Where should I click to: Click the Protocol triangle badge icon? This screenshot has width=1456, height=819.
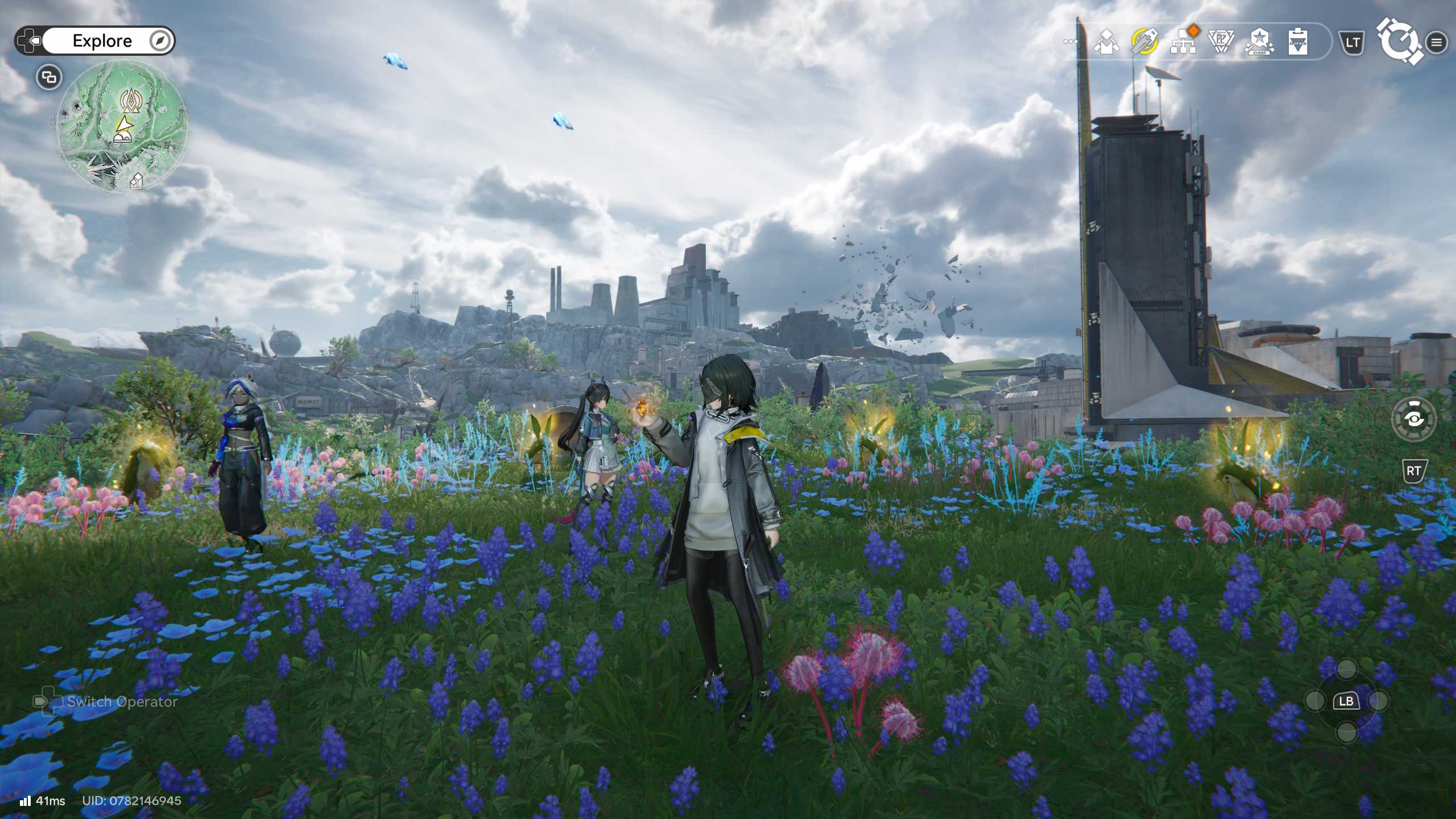coord(1221,42)
